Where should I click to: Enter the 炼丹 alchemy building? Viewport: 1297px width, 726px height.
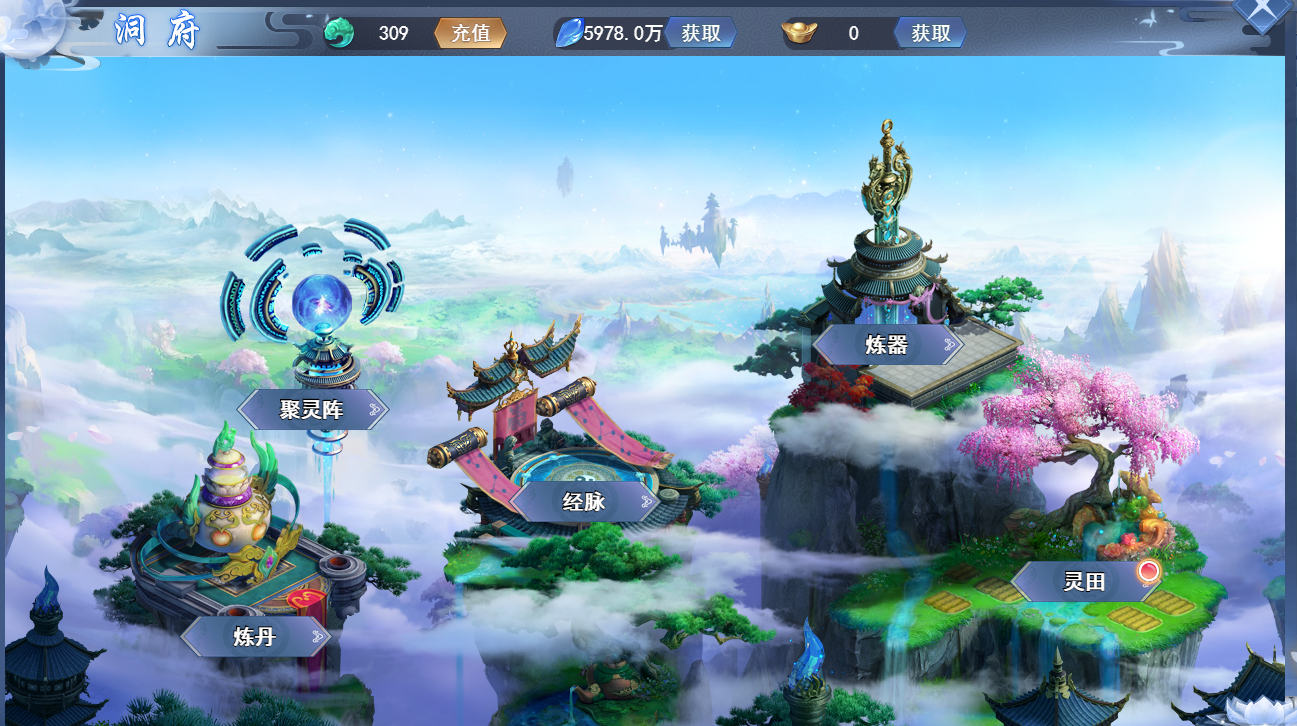(255, 636)
